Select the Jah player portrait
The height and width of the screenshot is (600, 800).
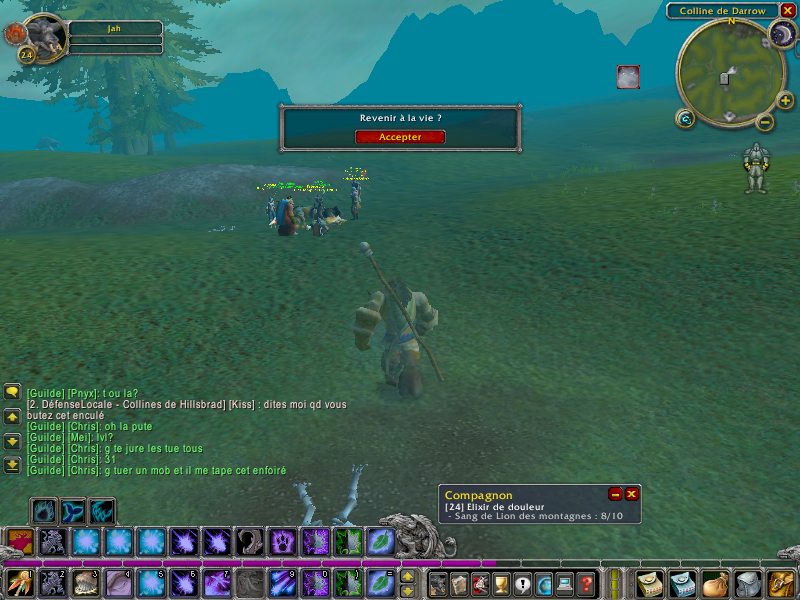point(44,36)
